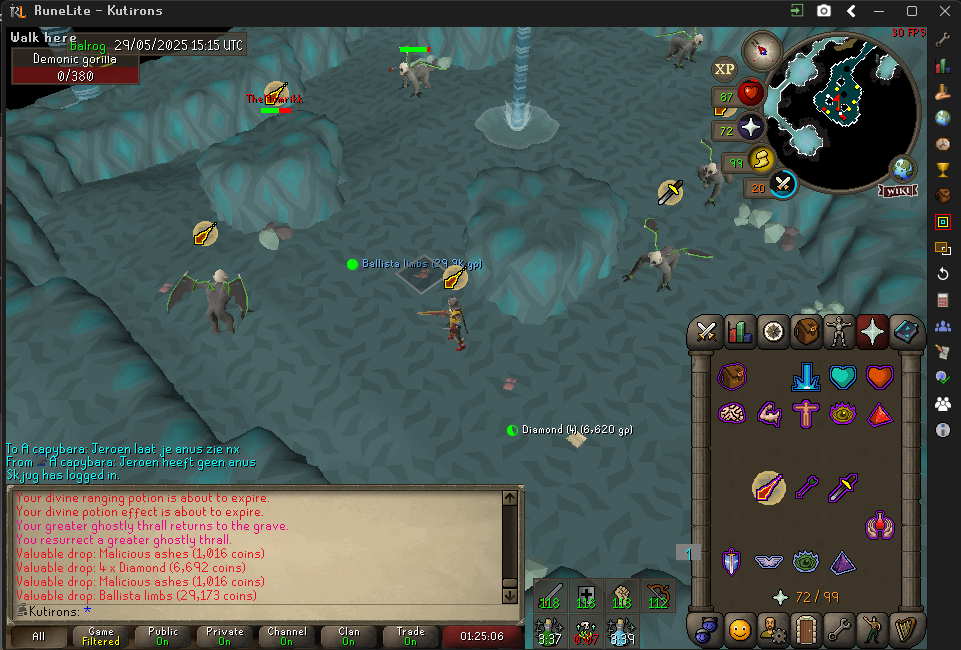Toggle run with the boot orb
The width and height of the screenshot is (961, 650).
(761, 159)
